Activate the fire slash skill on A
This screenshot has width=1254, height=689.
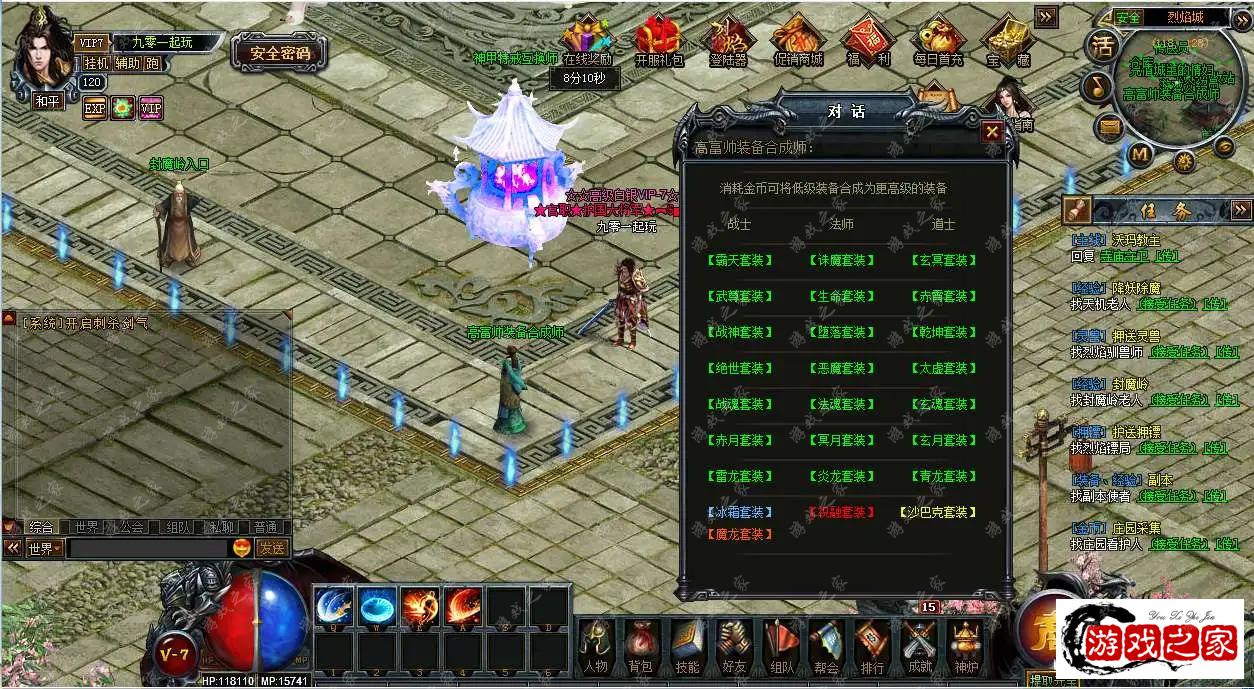(464, 606)
